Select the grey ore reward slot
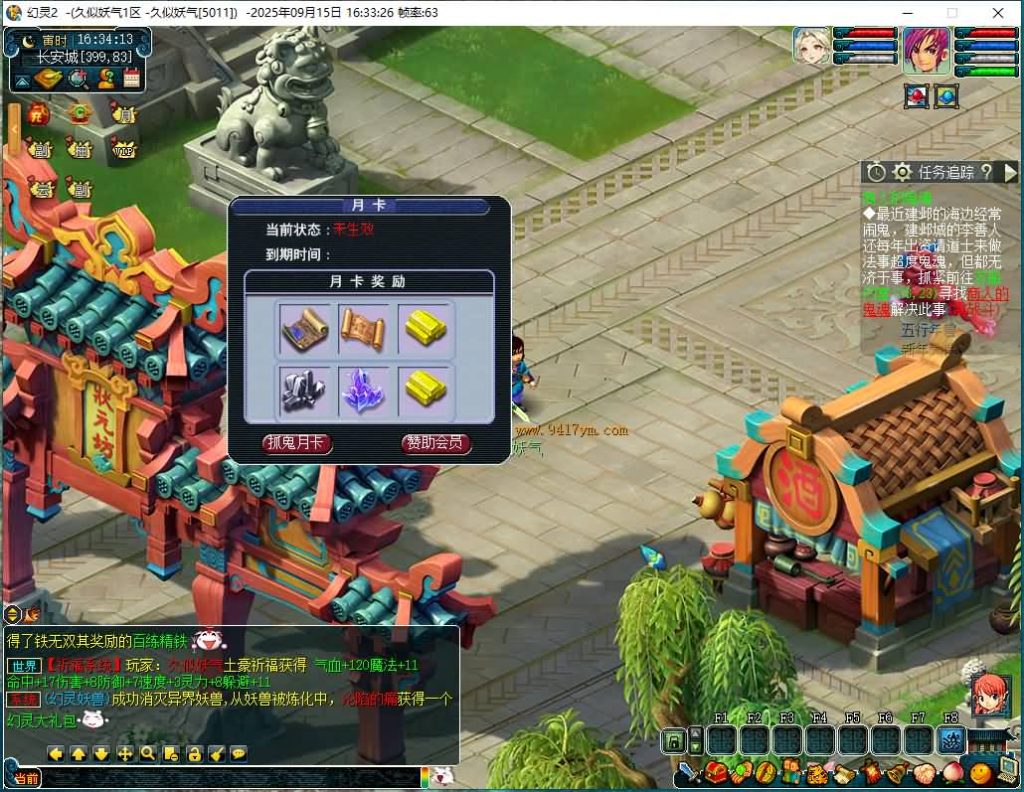This screenshot has height=792, width=1024. [x=305, y=390]
